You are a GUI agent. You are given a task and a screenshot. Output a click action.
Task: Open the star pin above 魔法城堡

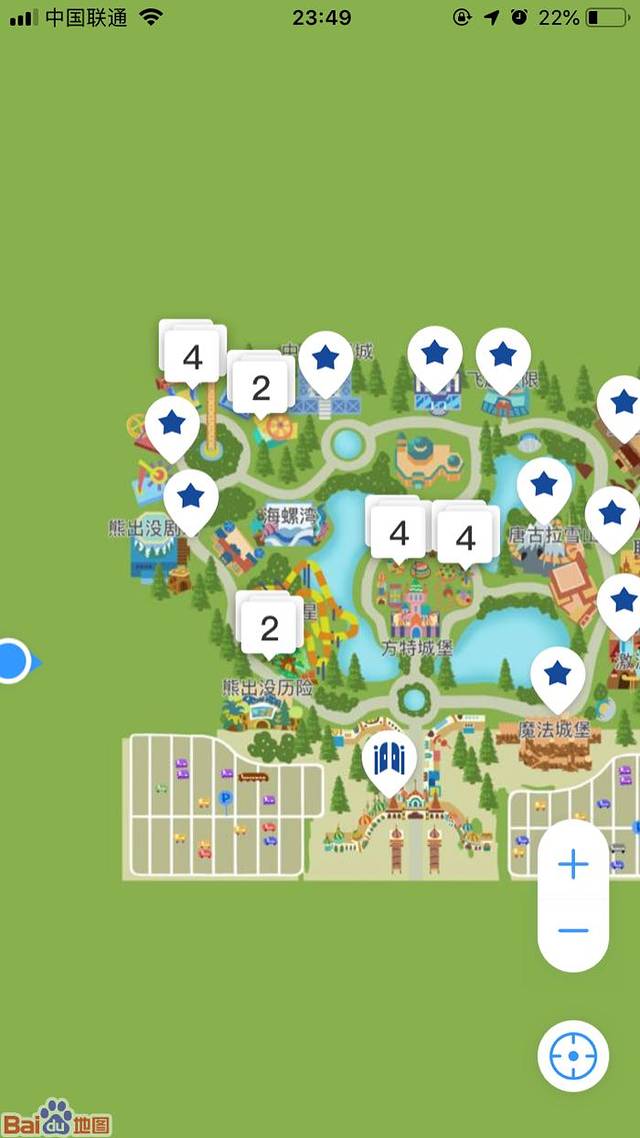point(557,674)
